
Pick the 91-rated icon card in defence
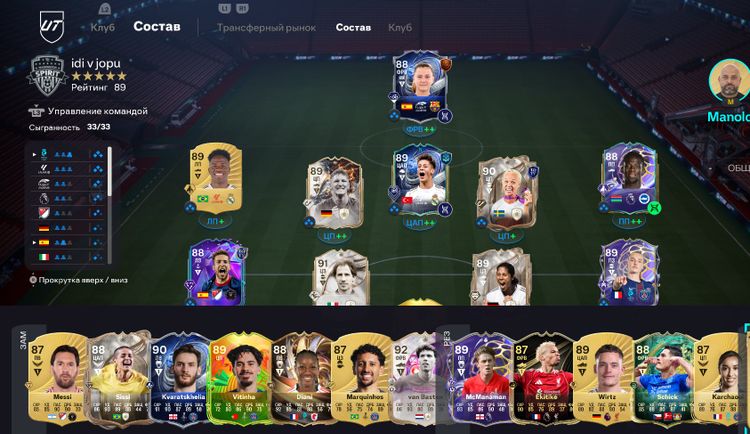pos(336,280)
